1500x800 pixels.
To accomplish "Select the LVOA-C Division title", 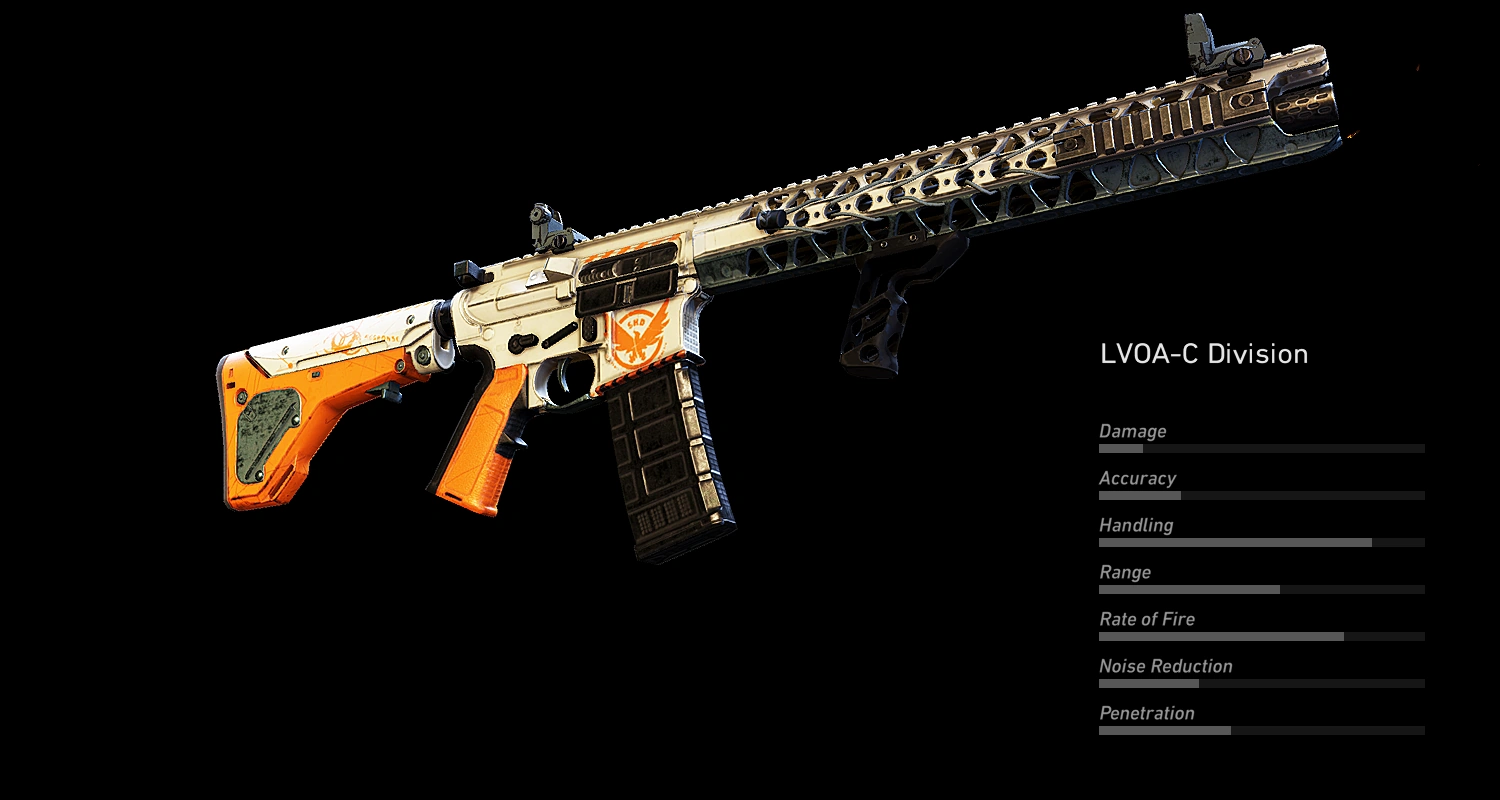I will pos(1203,353).
